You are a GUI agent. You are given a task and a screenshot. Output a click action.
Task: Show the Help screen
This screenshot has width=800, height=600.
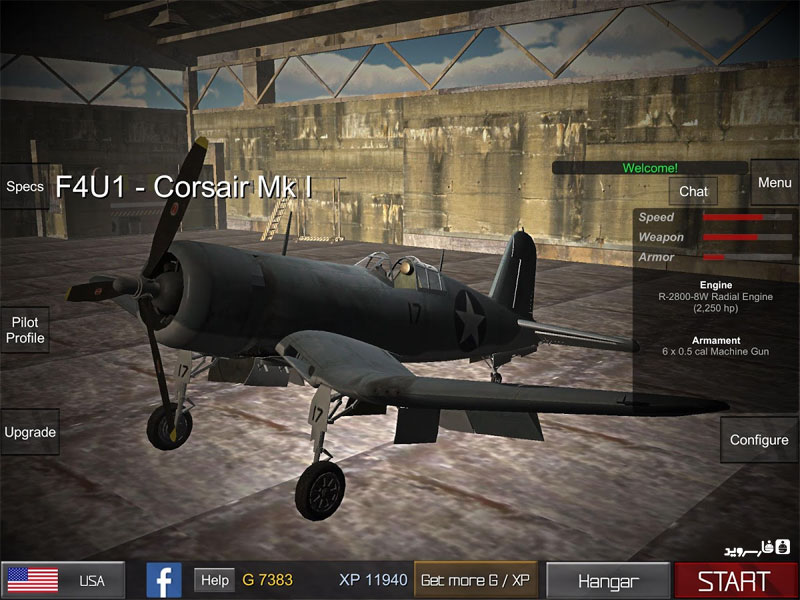point(214,580)
